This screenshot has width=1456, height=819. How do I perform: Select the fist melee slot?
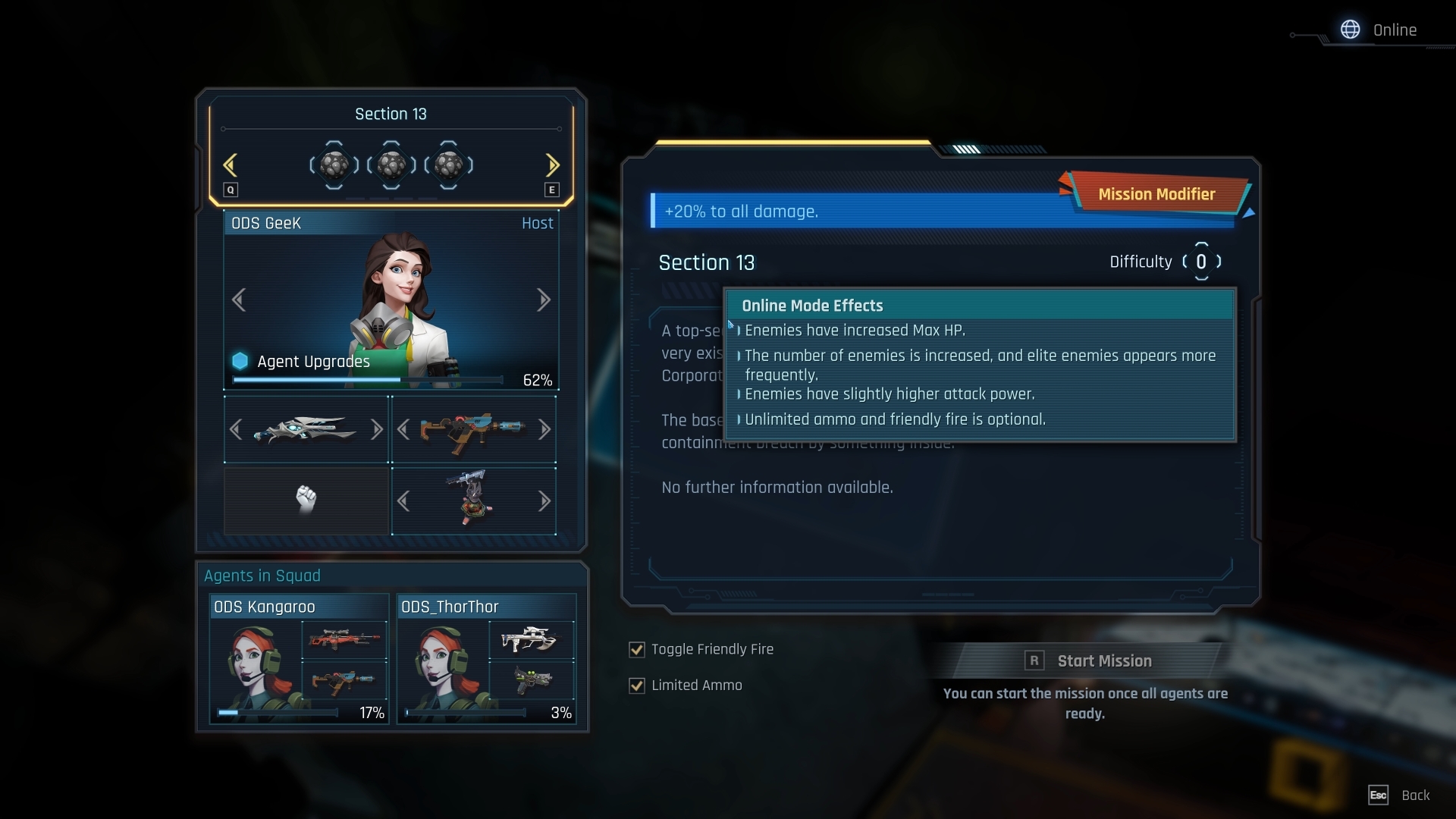coord(306,500)
